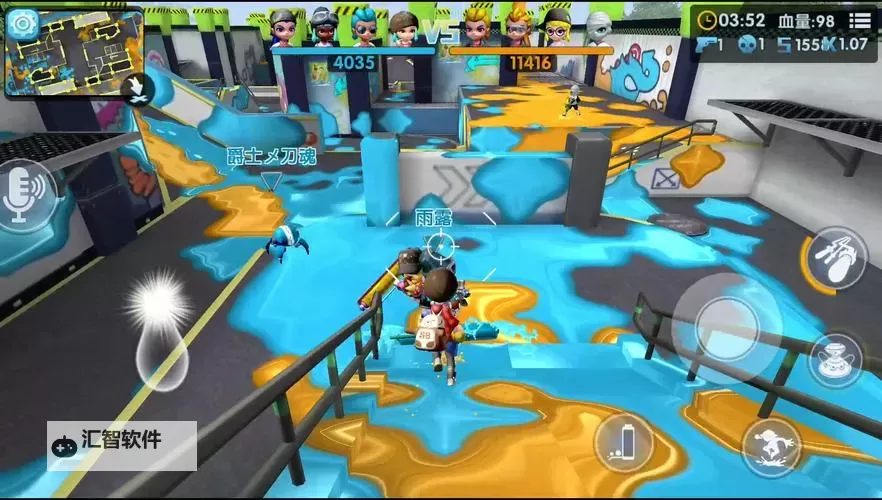Screen dimensions: 882x500
Task: Open settings via the gear icon
Action: (x=22, y=21)
